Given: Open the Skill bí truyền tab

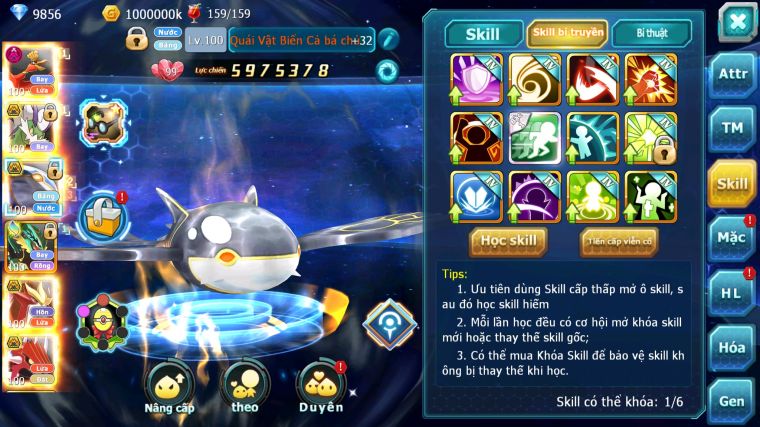Looking at the screenshot, I should pyautogui.click(x=567, y=33).
